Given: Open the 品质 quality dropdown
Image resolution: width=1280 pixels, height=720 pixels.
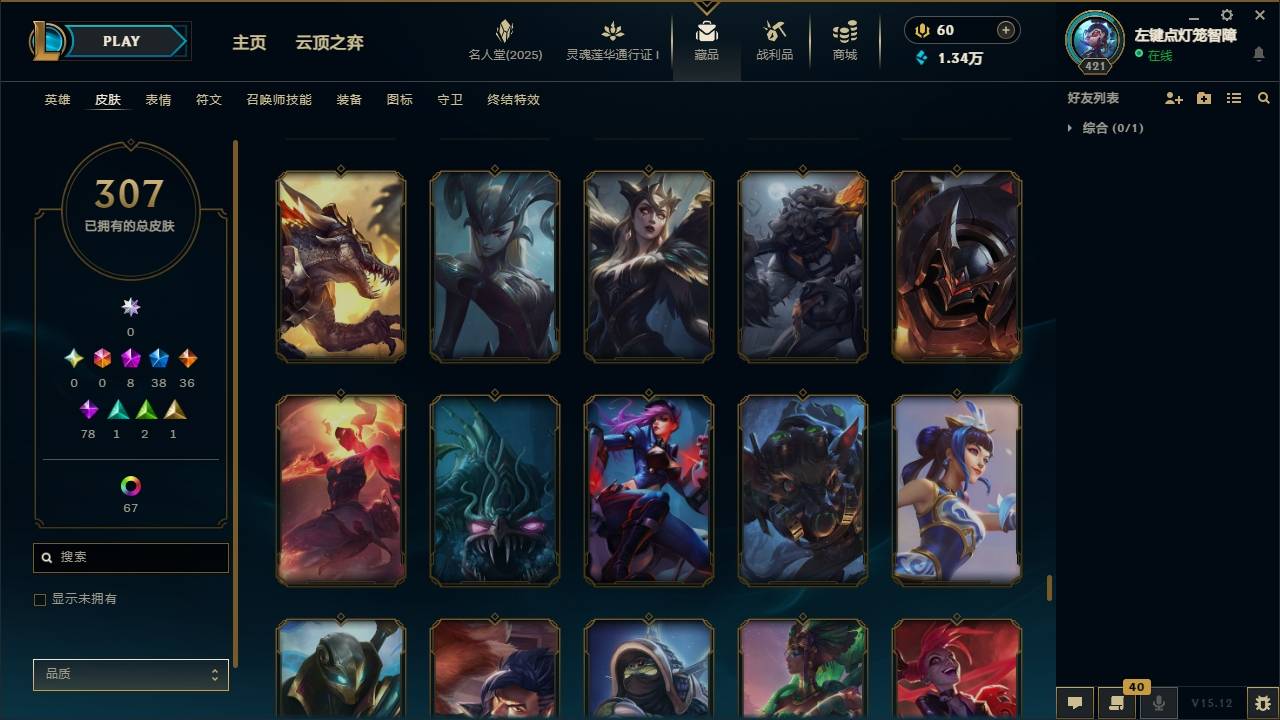Looking at the screenshot, I should [x=130, y=675].
